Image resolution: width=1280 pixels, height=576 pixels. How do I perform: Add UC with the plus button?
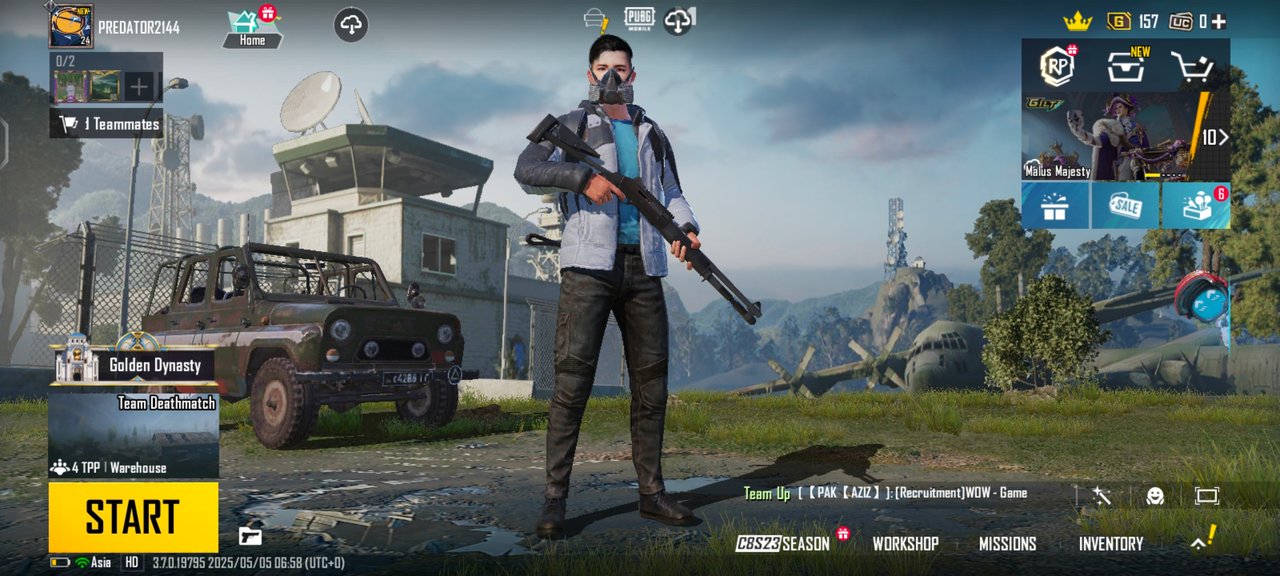[1218, 21]
